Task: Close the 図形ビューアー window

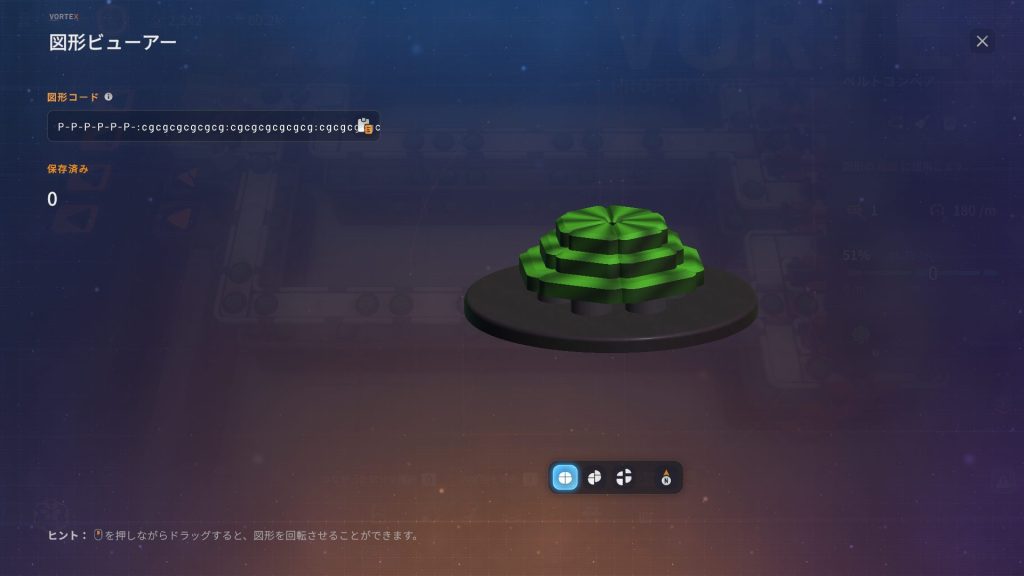Action: (x=982, y=41)
